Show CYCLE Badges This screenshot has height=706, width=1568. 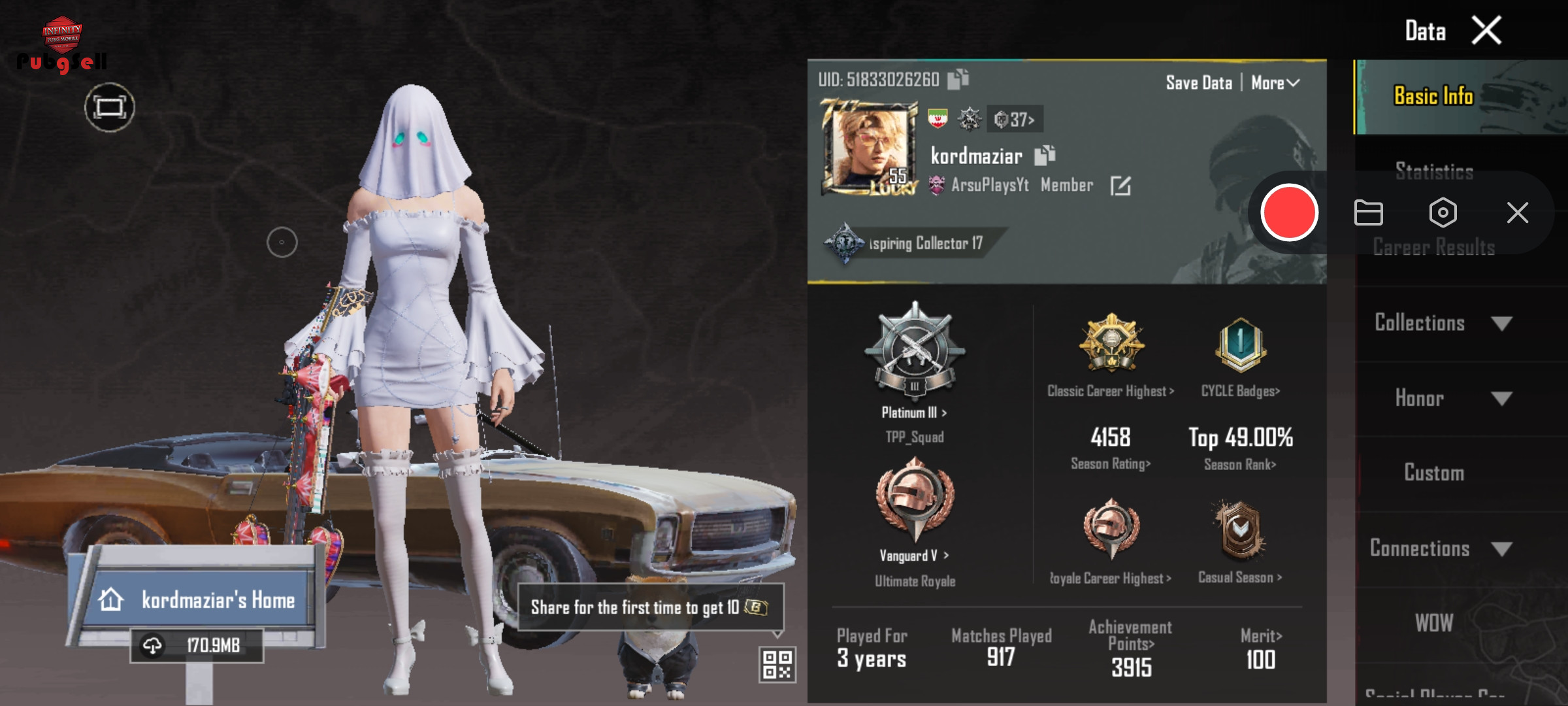1240,391
